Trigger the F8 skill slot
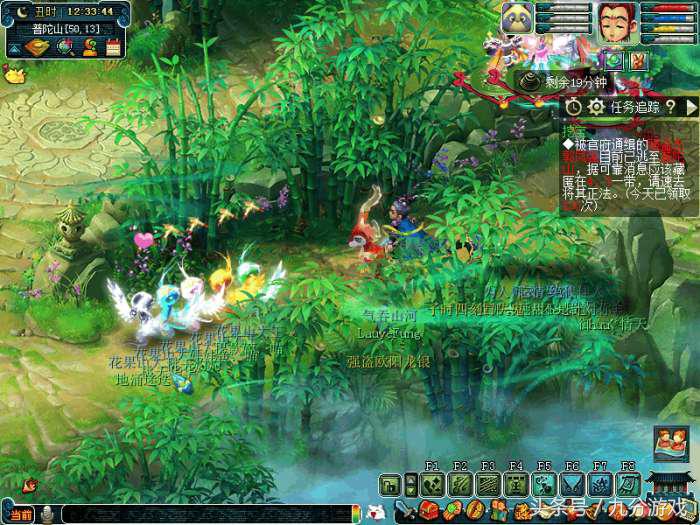Screen dimensions: 700x525 [x=628, y=485]
